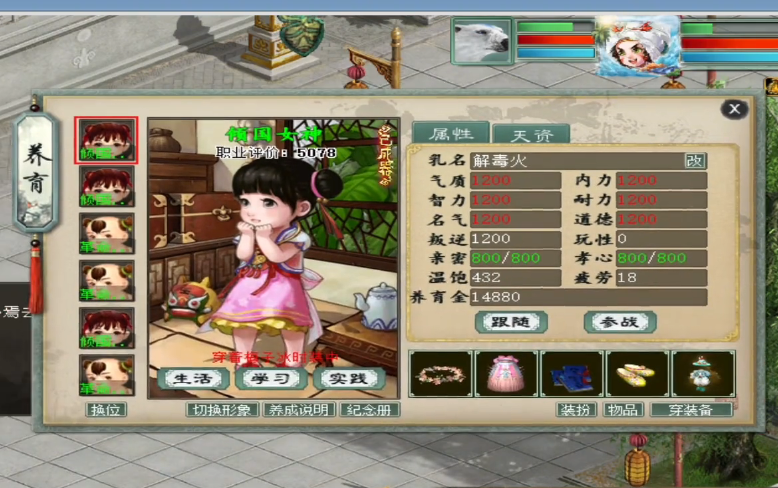Open the 属性 attributes tab
The height and width of the screenshot is (488, 778).
point(450,133)
